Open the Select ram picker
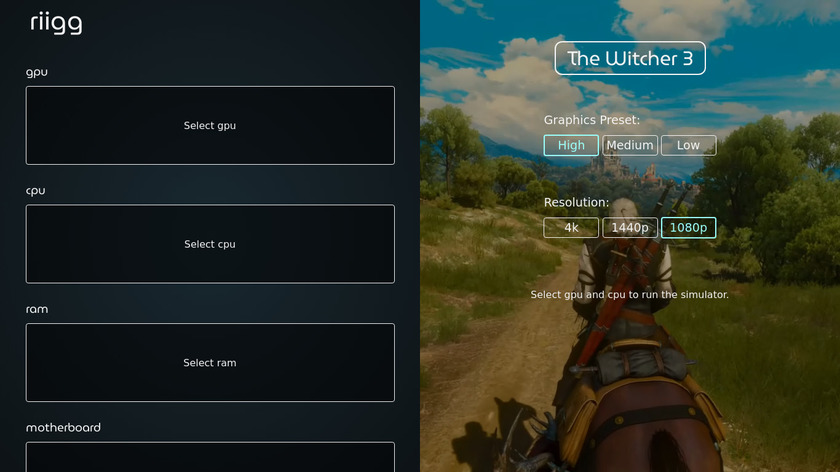840x472 pixels. [210, 362]
